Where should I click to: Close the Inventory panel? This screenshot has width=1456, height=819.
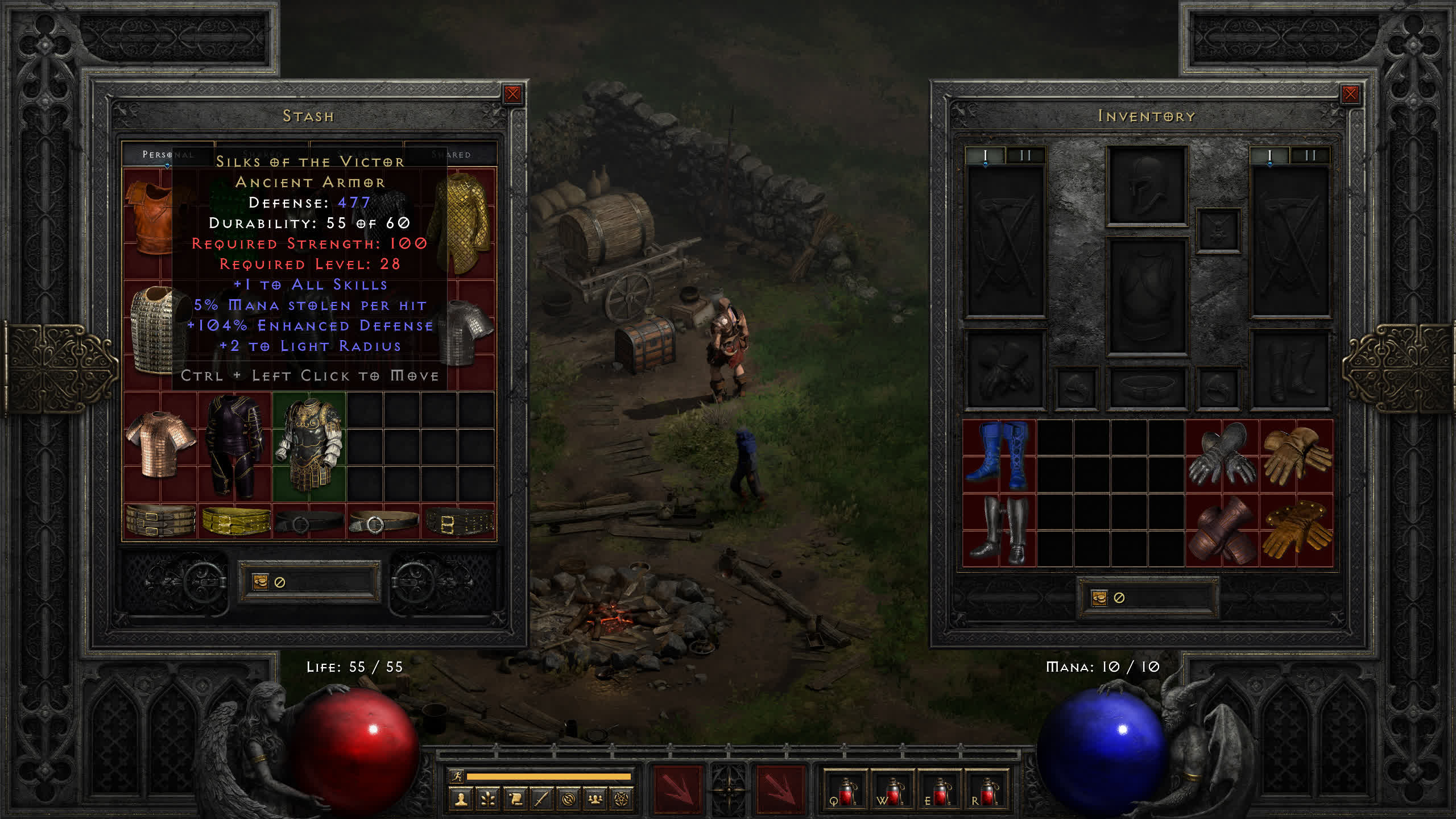[1350, 94]
